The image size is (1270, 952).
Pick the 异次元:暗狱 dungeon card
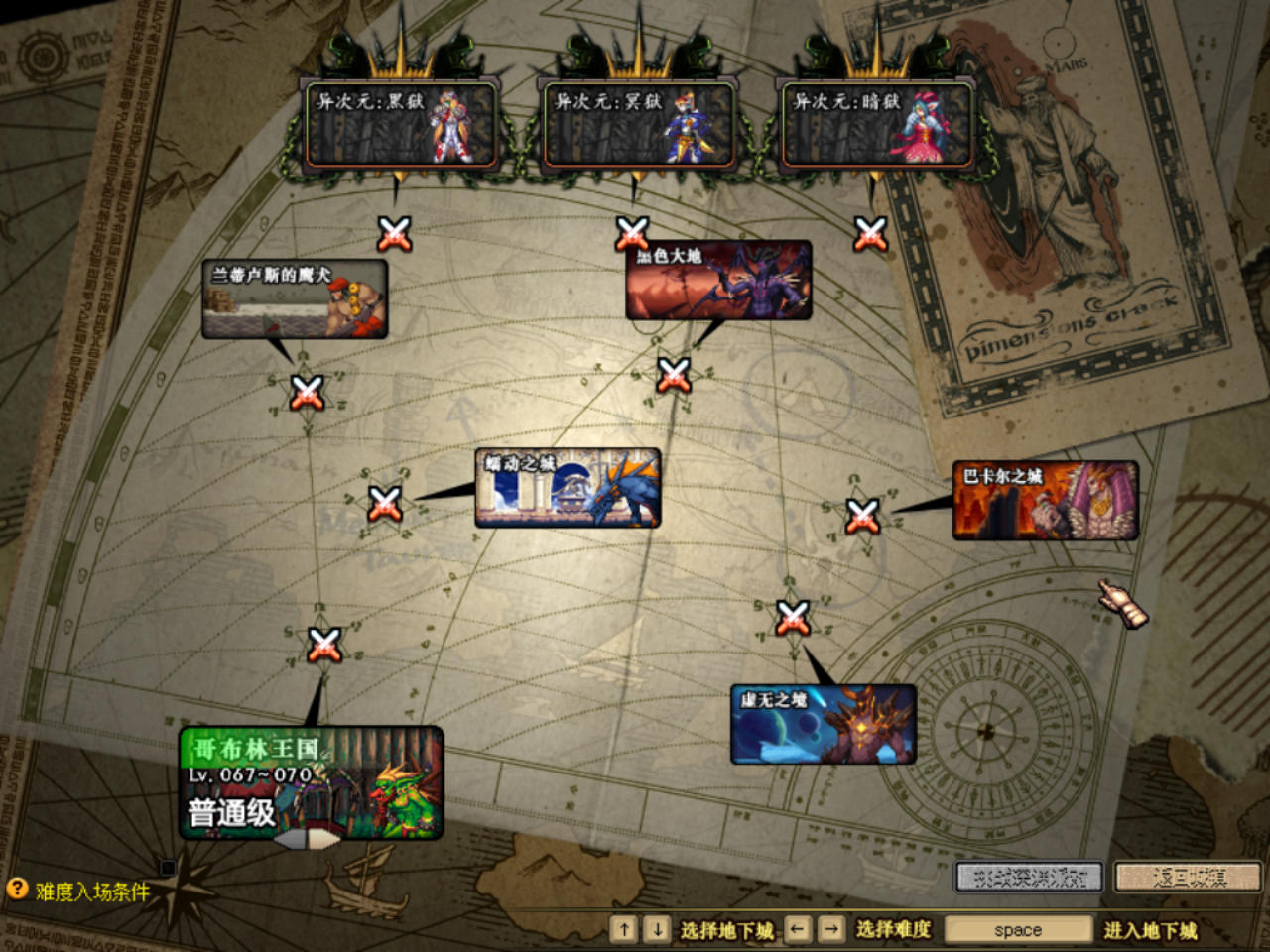click(x=876, y=125)
